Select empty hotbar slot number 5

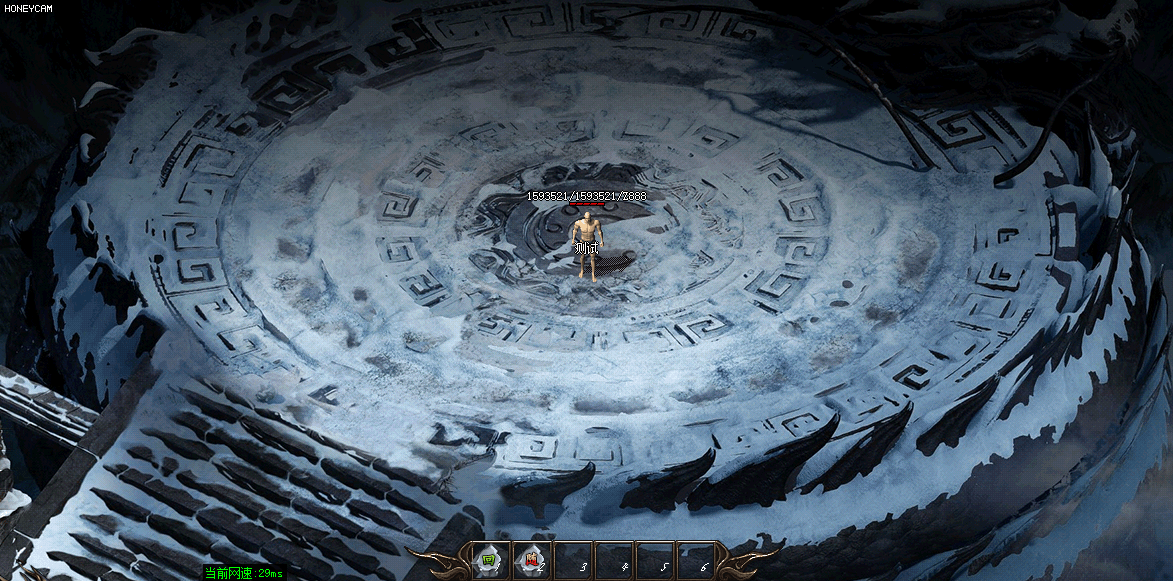coord(655,560)
